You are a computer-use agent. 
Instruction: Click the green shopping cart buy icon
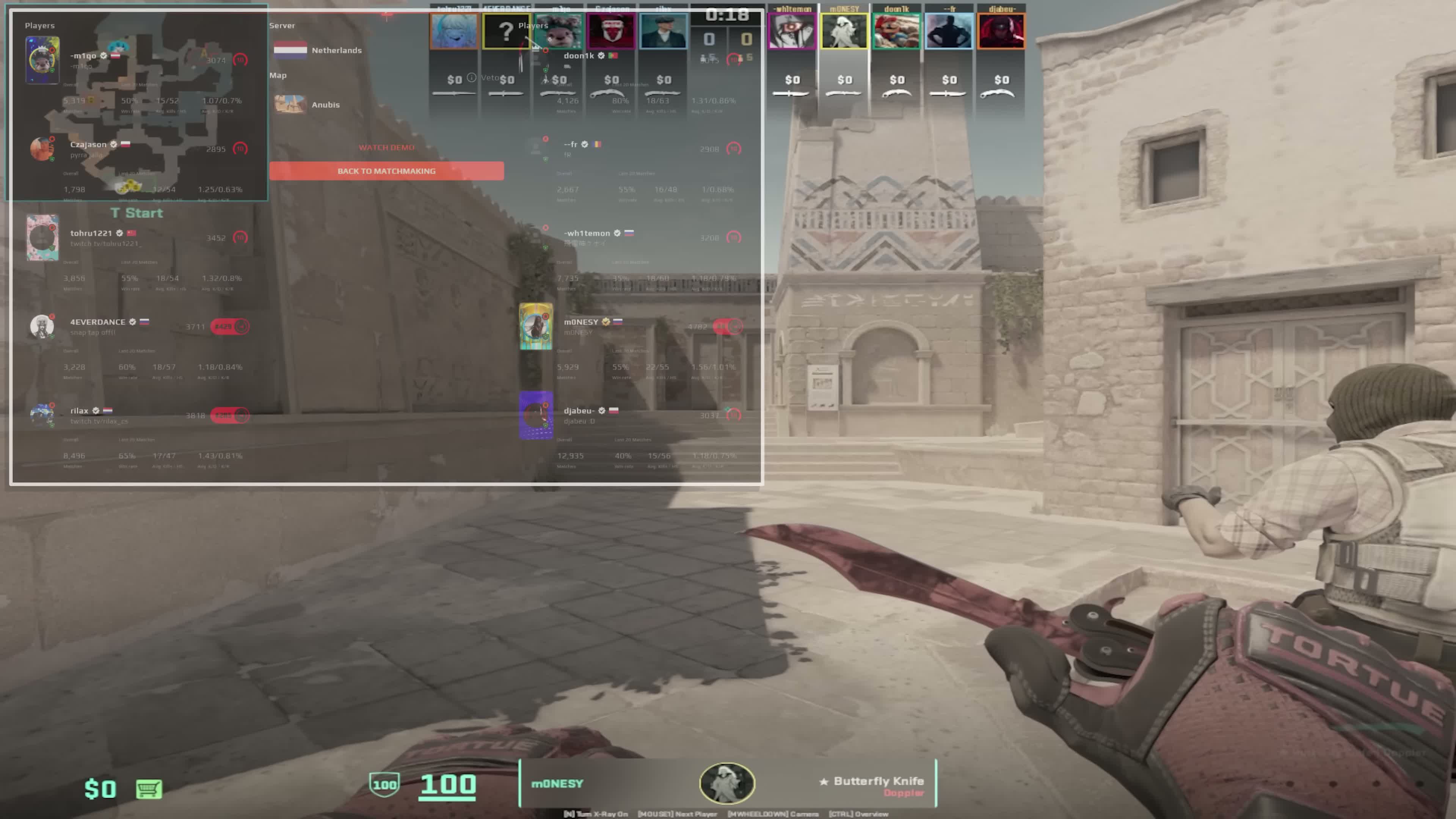(149, 789)
